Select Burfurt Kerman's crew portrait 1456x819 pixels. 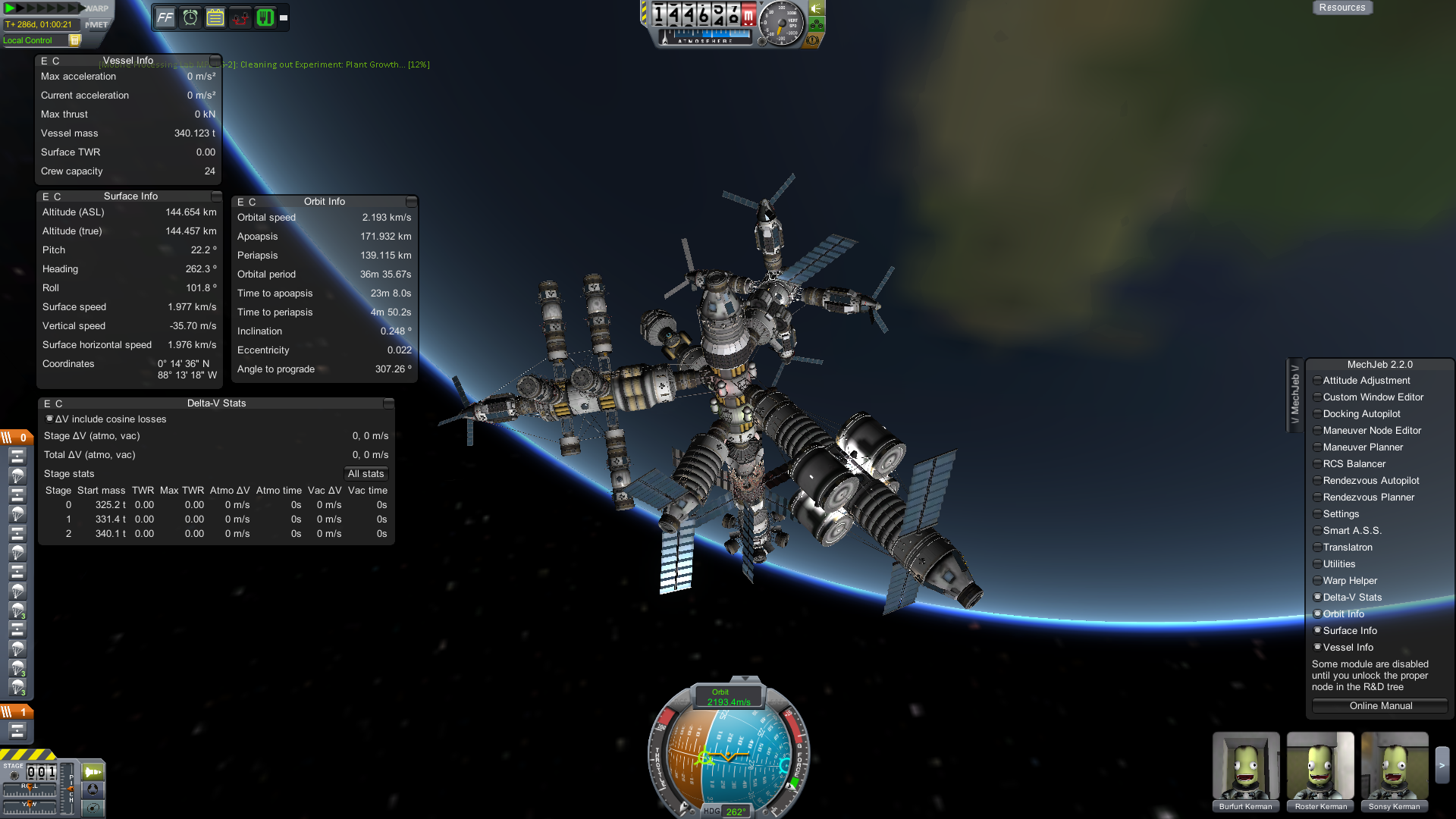[x=1245, y=766]
